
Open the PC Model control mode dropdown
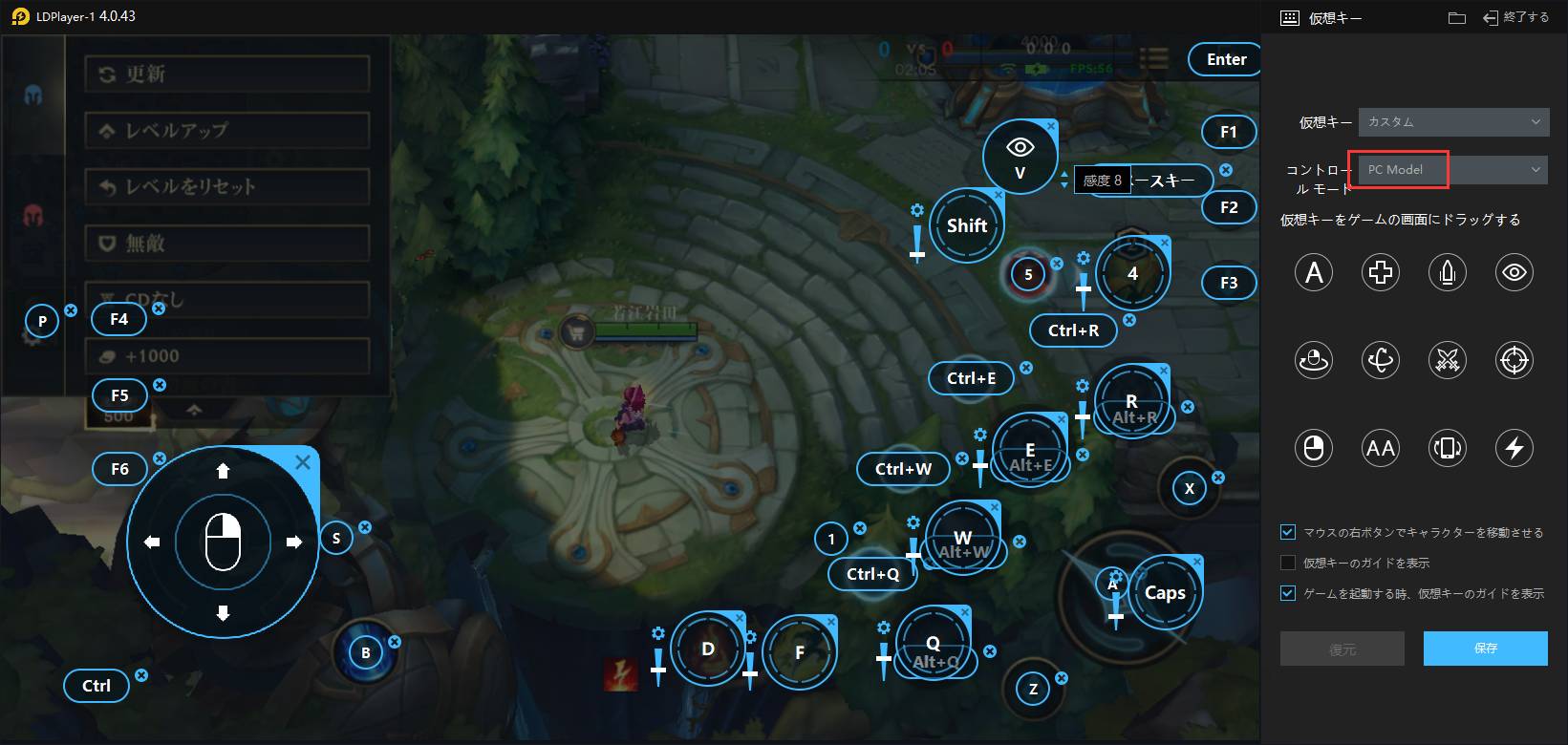click(x=1452, y=170)
